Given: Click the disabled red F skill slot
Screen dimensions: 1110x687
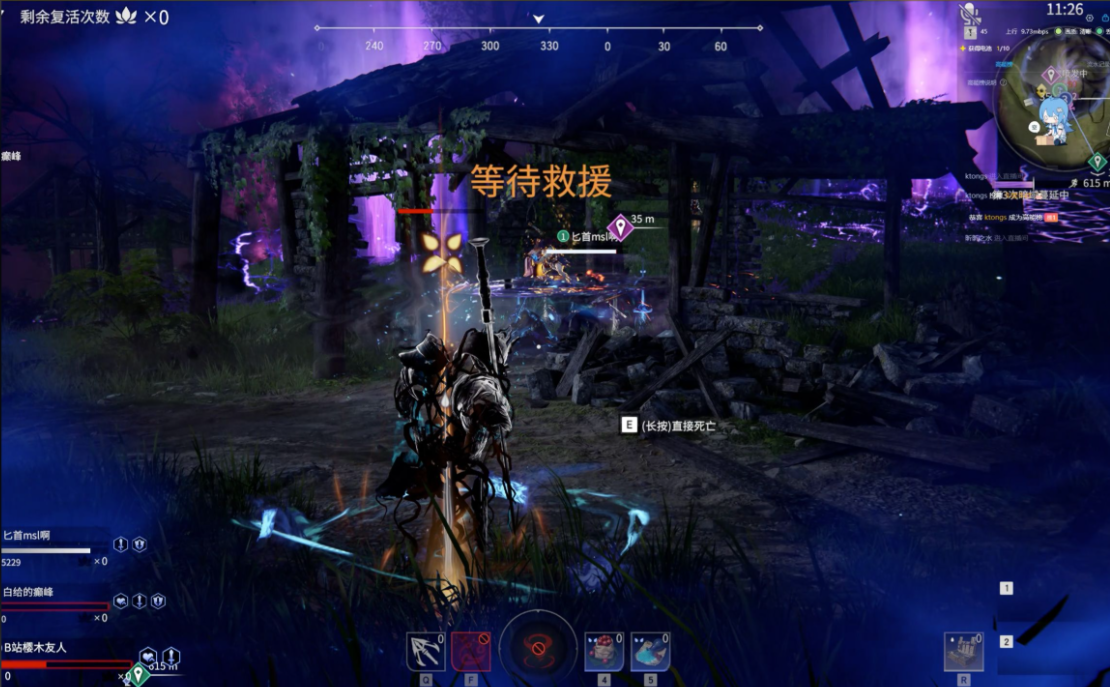Looking at the screenshot, I should coord(470,651).
